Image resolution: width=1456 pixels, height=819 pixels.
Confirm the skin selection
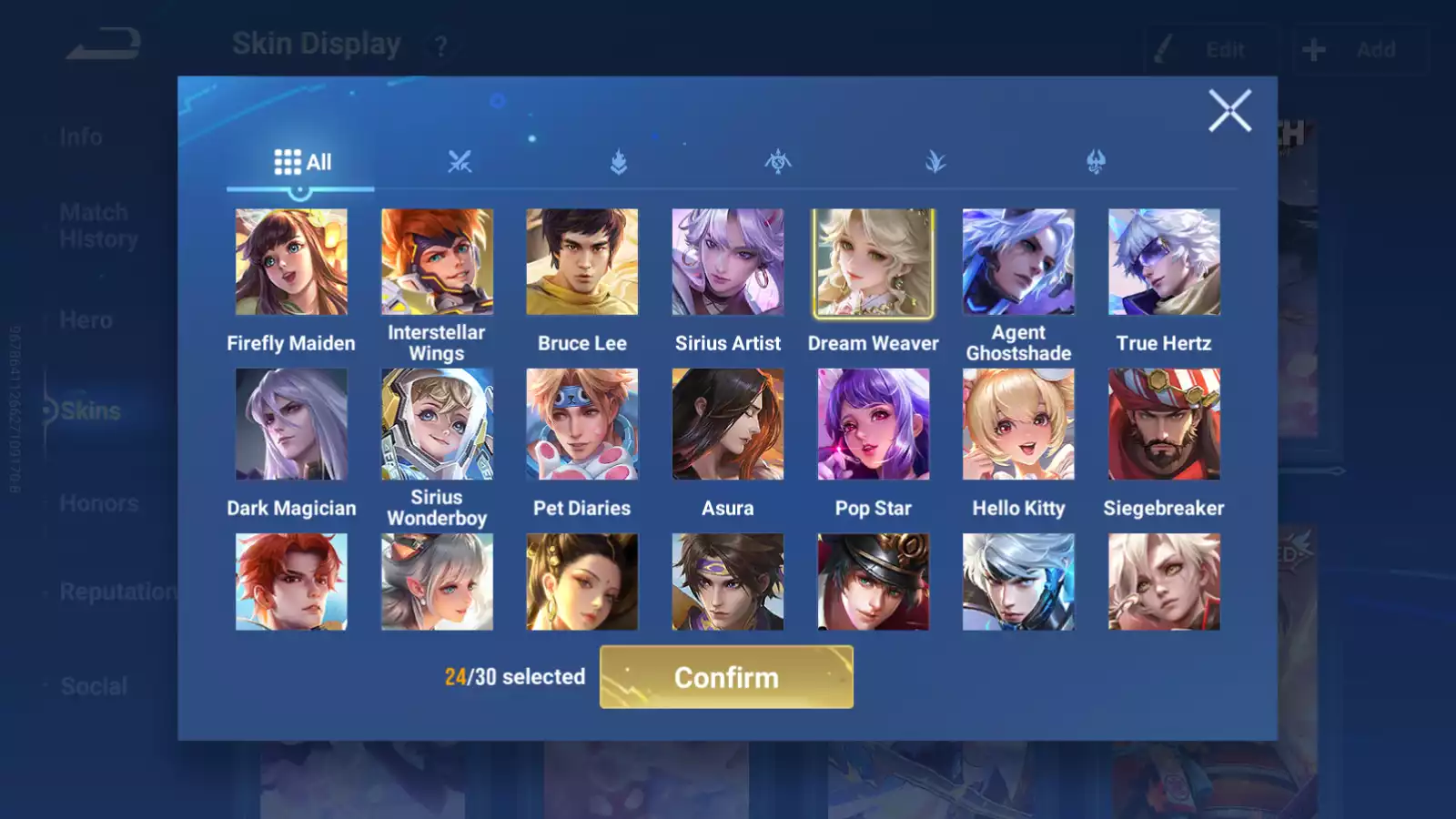(726, 677)
